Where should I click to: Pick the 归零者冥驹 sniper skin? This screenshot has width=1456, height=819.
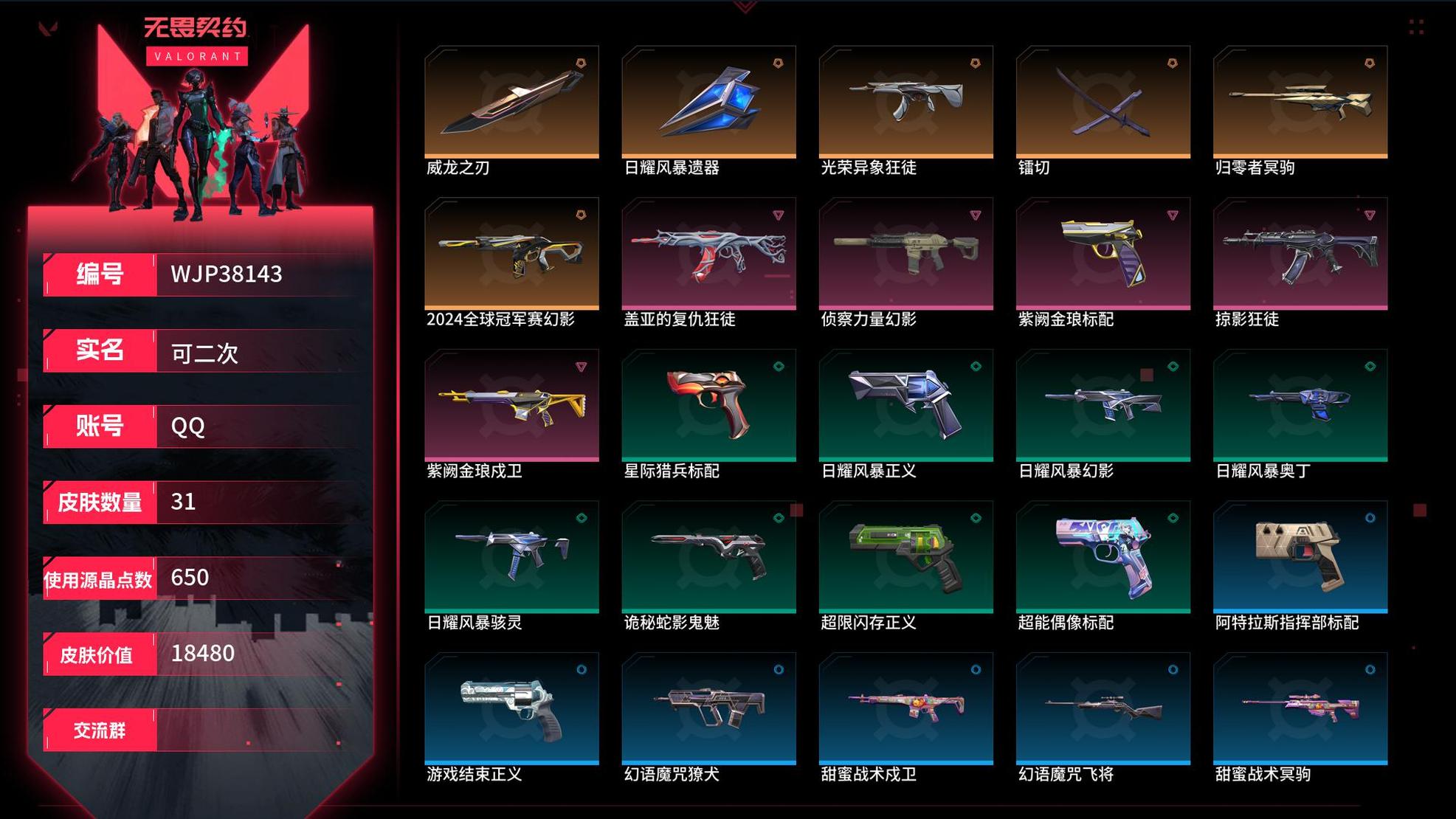coord(1300,102)
